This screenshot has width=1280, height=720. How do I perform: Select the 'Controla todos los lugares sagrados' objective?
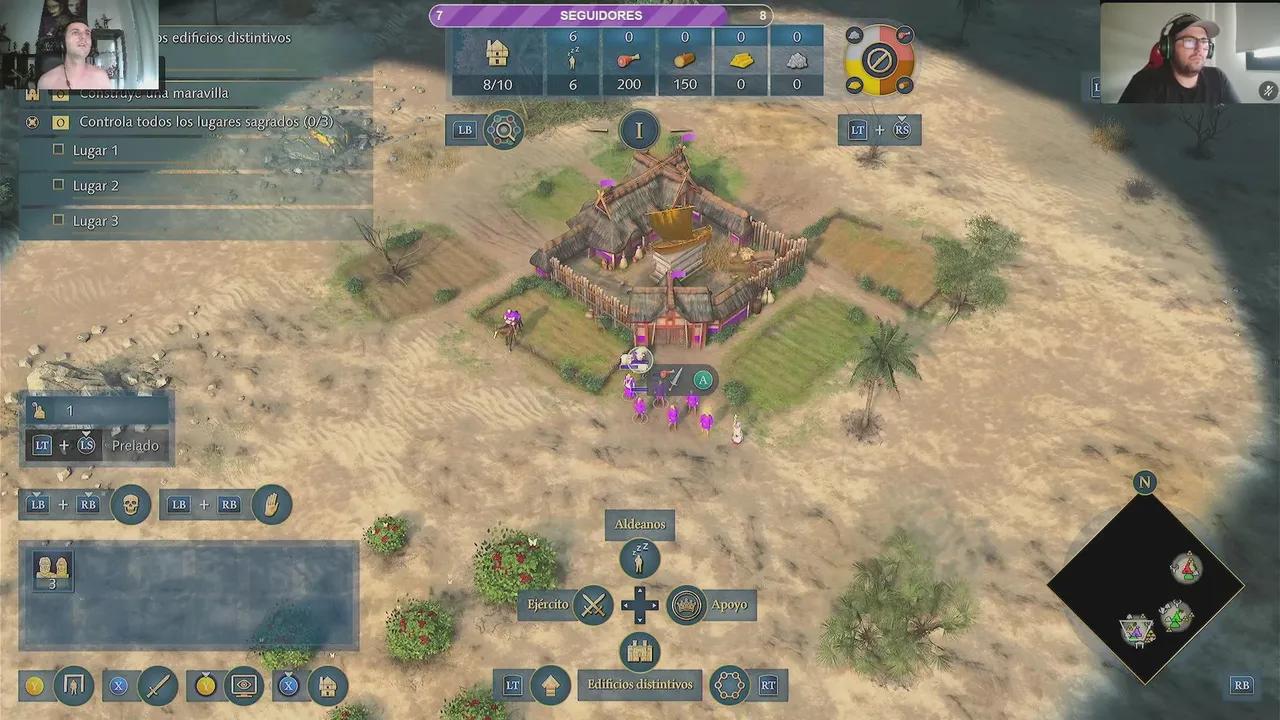click(x=205, y=122)
